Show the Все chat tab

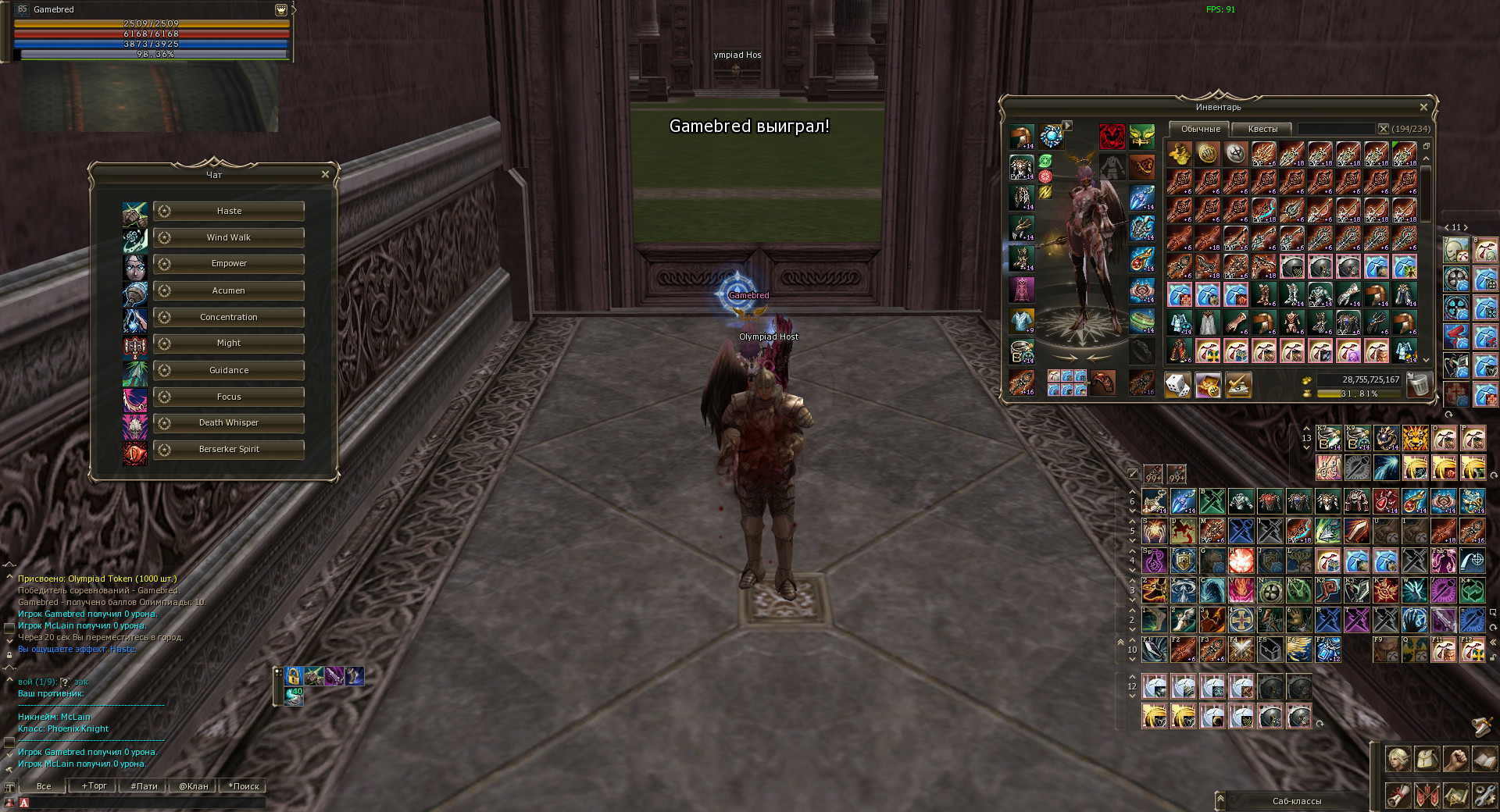(x=44, y=786)
